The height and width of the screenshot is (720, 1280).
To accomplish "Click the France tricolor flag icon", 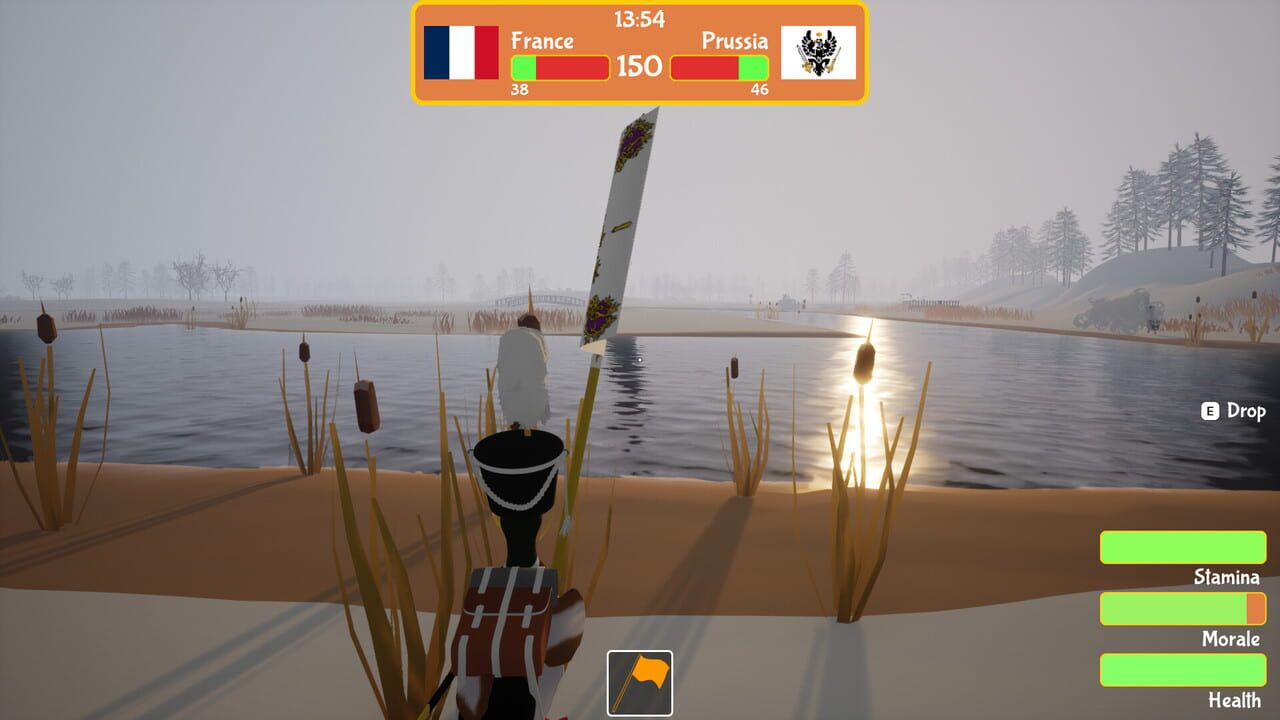I will [459, 56].
